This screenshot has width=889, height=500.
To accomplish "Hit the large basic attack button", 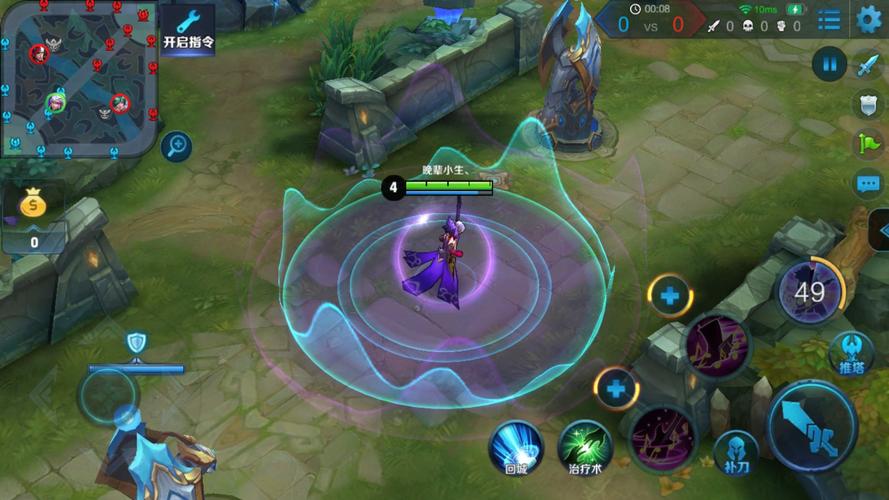I will [x=811, y=424].
